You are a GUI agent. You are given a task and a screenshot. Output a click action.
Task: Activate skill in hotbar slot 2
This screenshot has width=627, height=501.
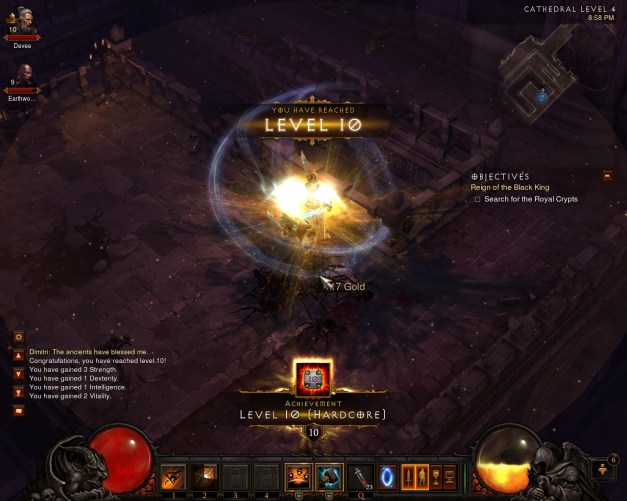[204, 477]
